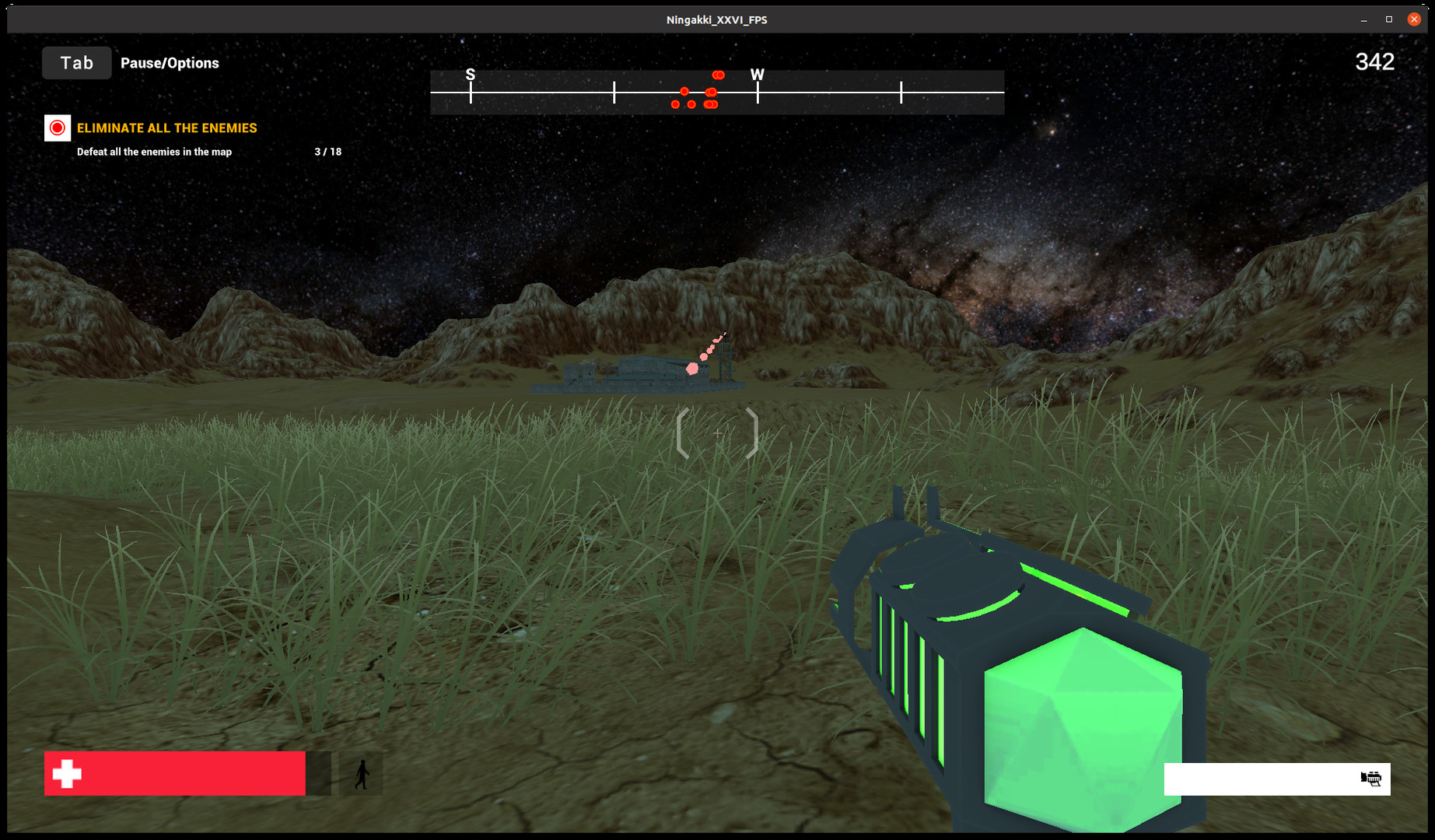
Task: Click the Ningakki_XXVI_FPS title bar
Action: (x=716, y=19)
